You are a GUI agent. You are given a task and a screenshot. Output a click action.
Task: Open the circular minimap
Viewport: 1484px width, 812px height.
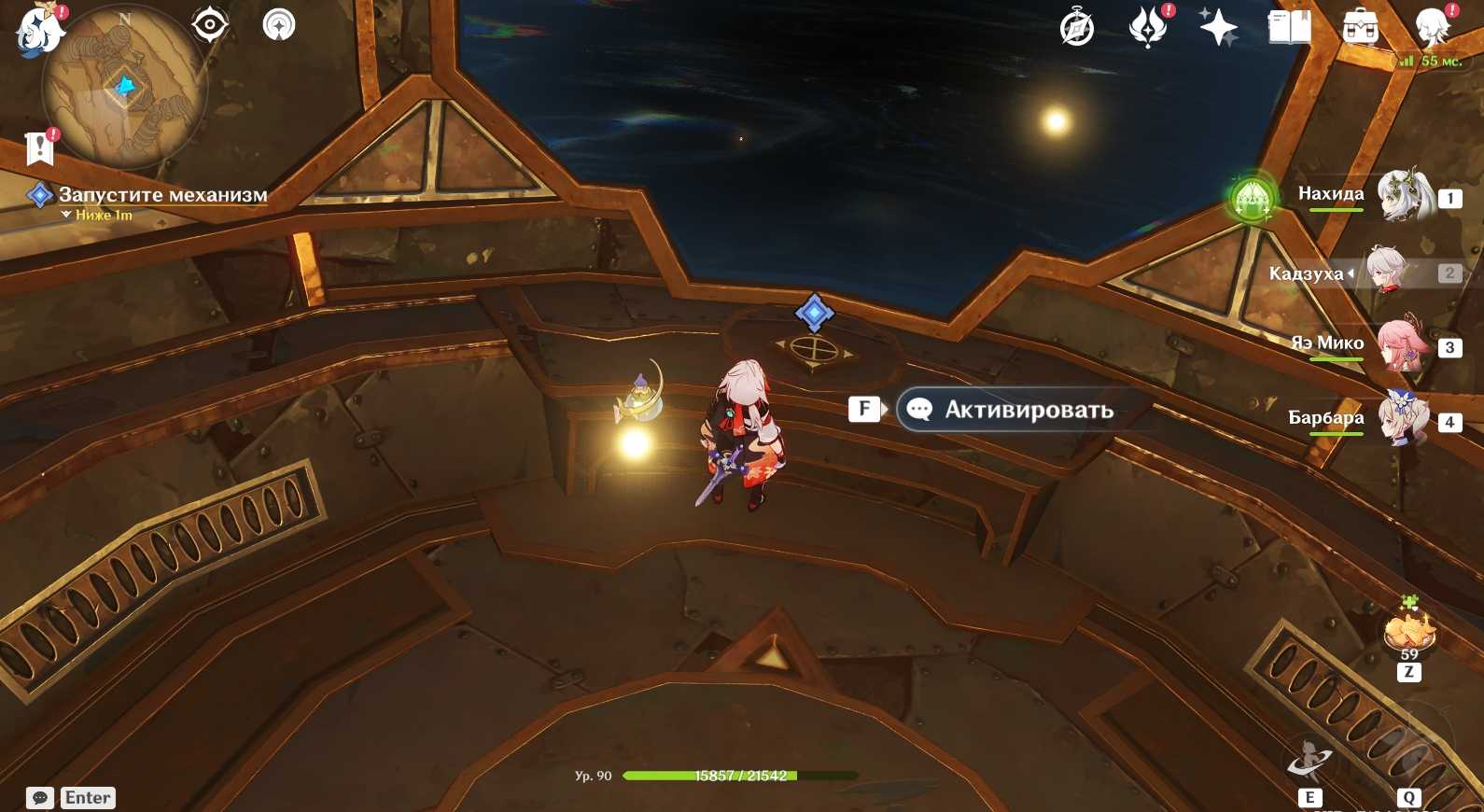pyautogui.click(x=124, y=89)
